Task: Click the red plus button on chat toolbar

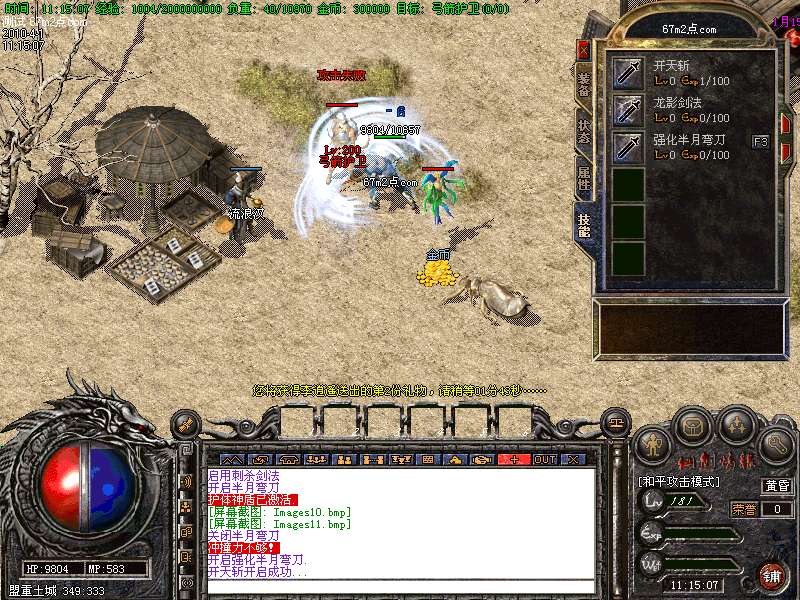Action: (x=515, y=459)
